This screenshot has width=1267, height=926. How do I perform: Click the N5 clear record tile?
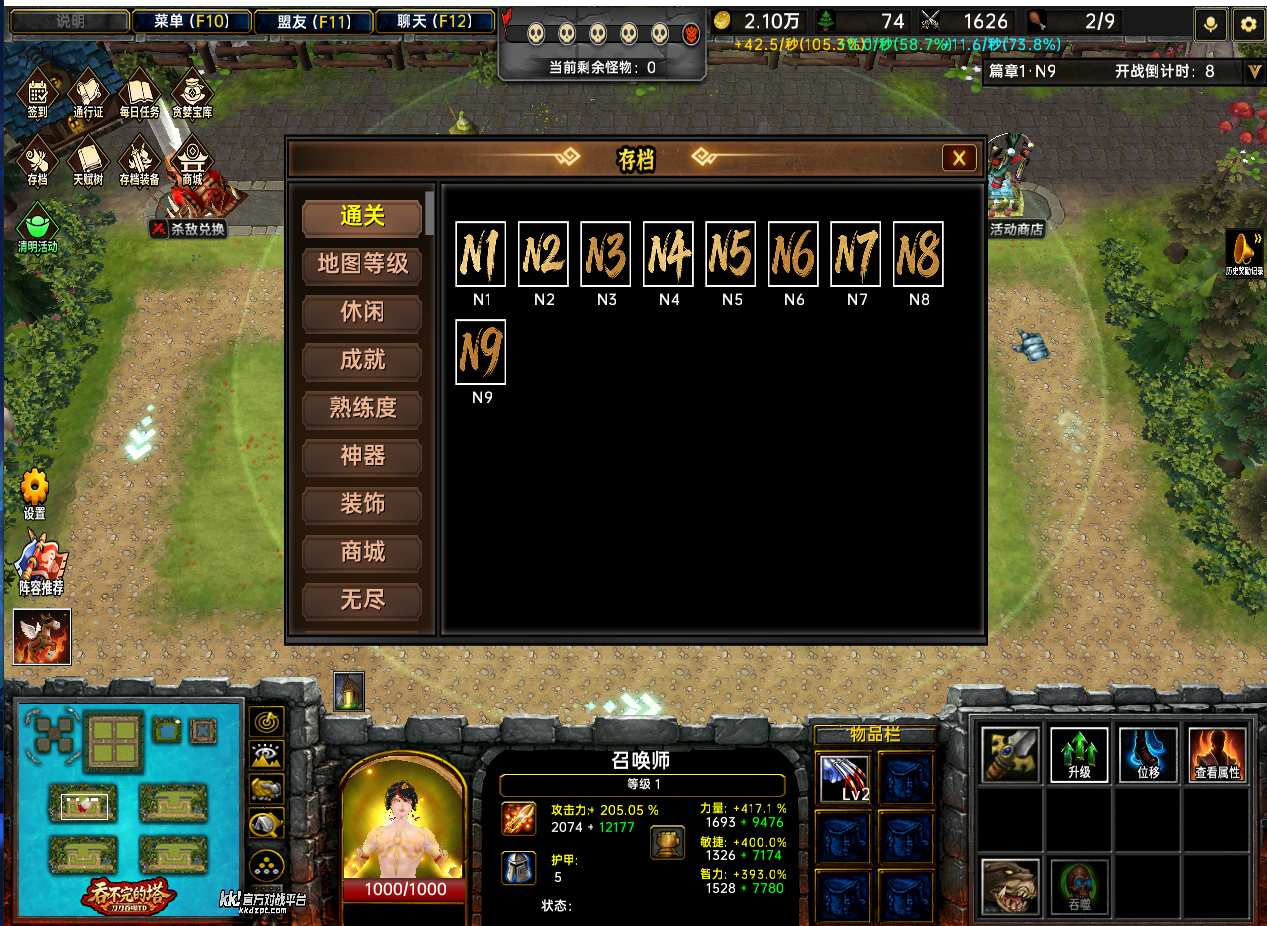[731, 254]
